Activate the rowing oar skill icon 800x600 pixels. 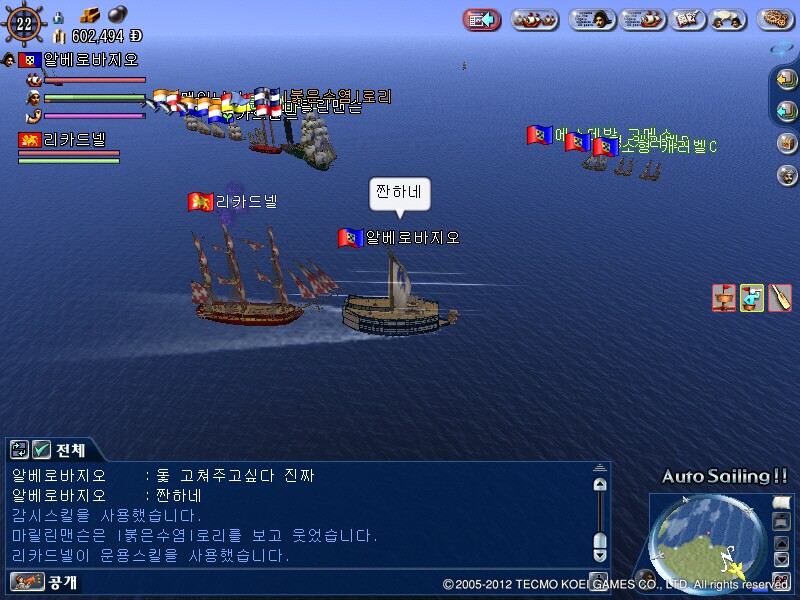779,297
